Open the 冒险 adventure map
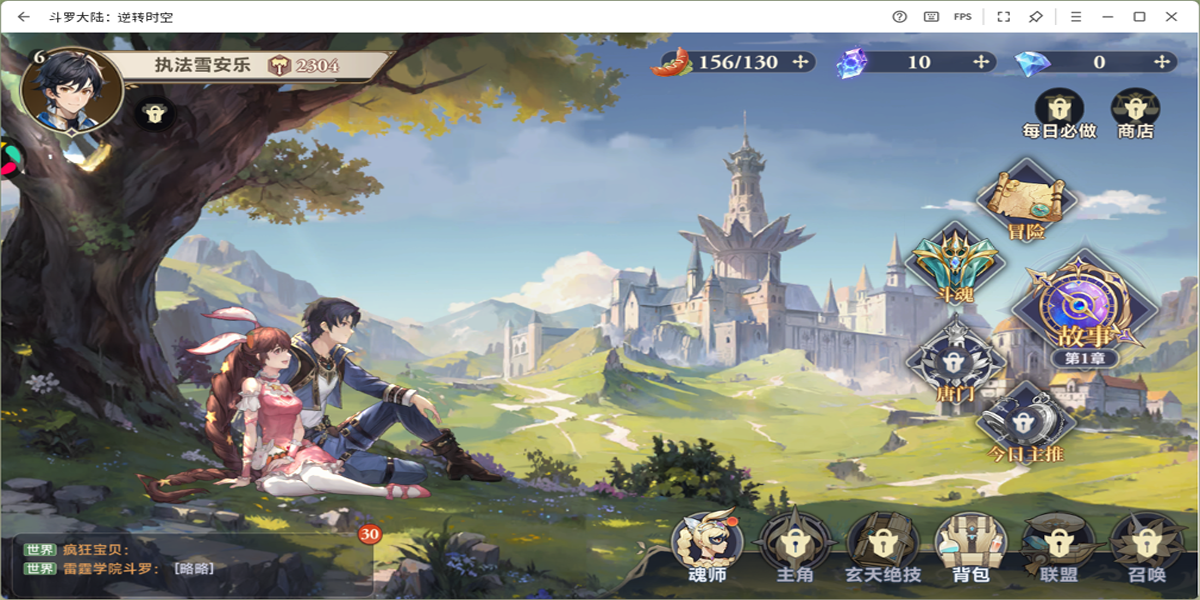This screenshot has width=1200, height=600. coord(1026,200)
